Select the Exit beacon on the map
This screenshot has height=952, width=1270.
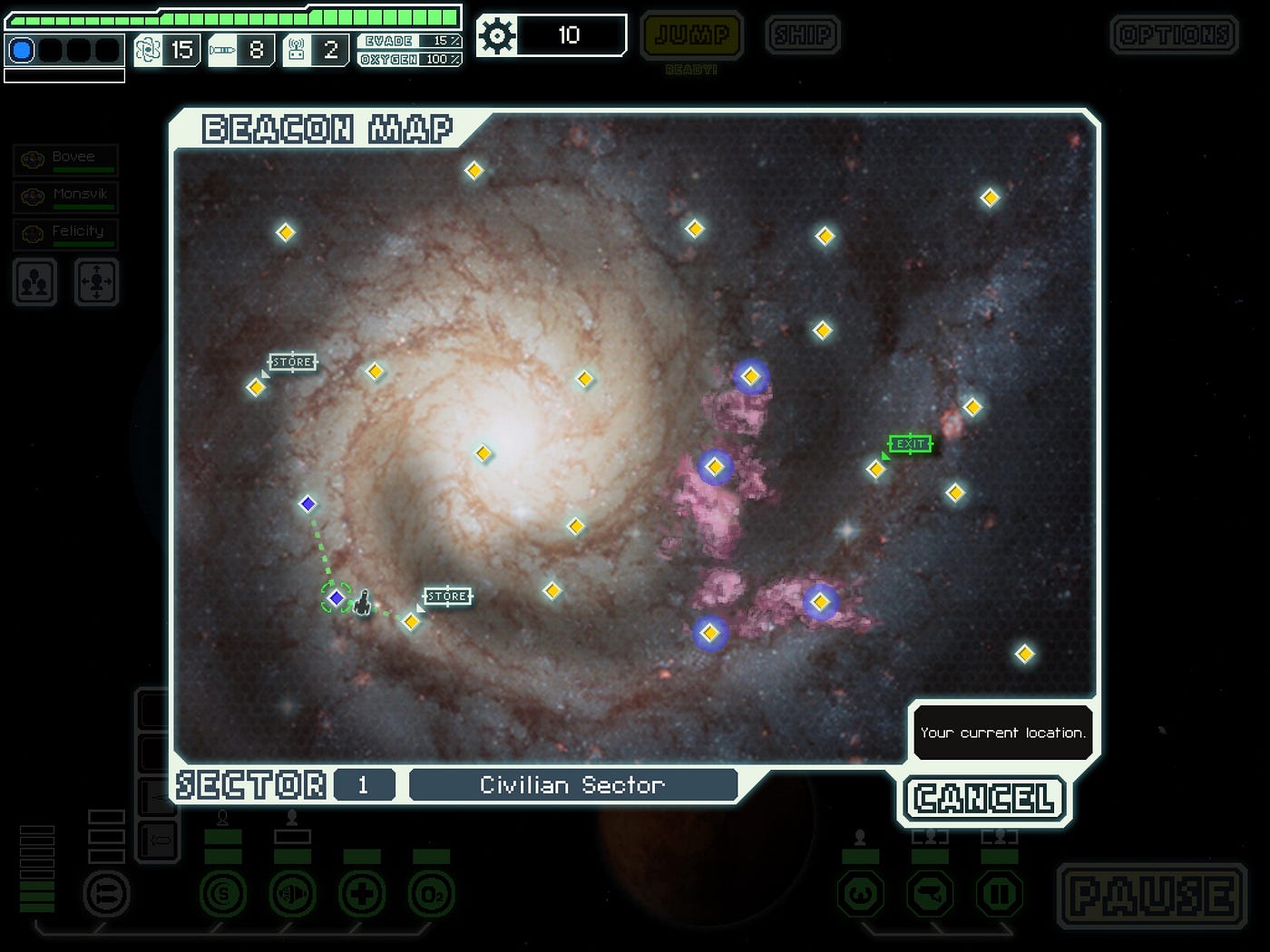pos(876,469)
